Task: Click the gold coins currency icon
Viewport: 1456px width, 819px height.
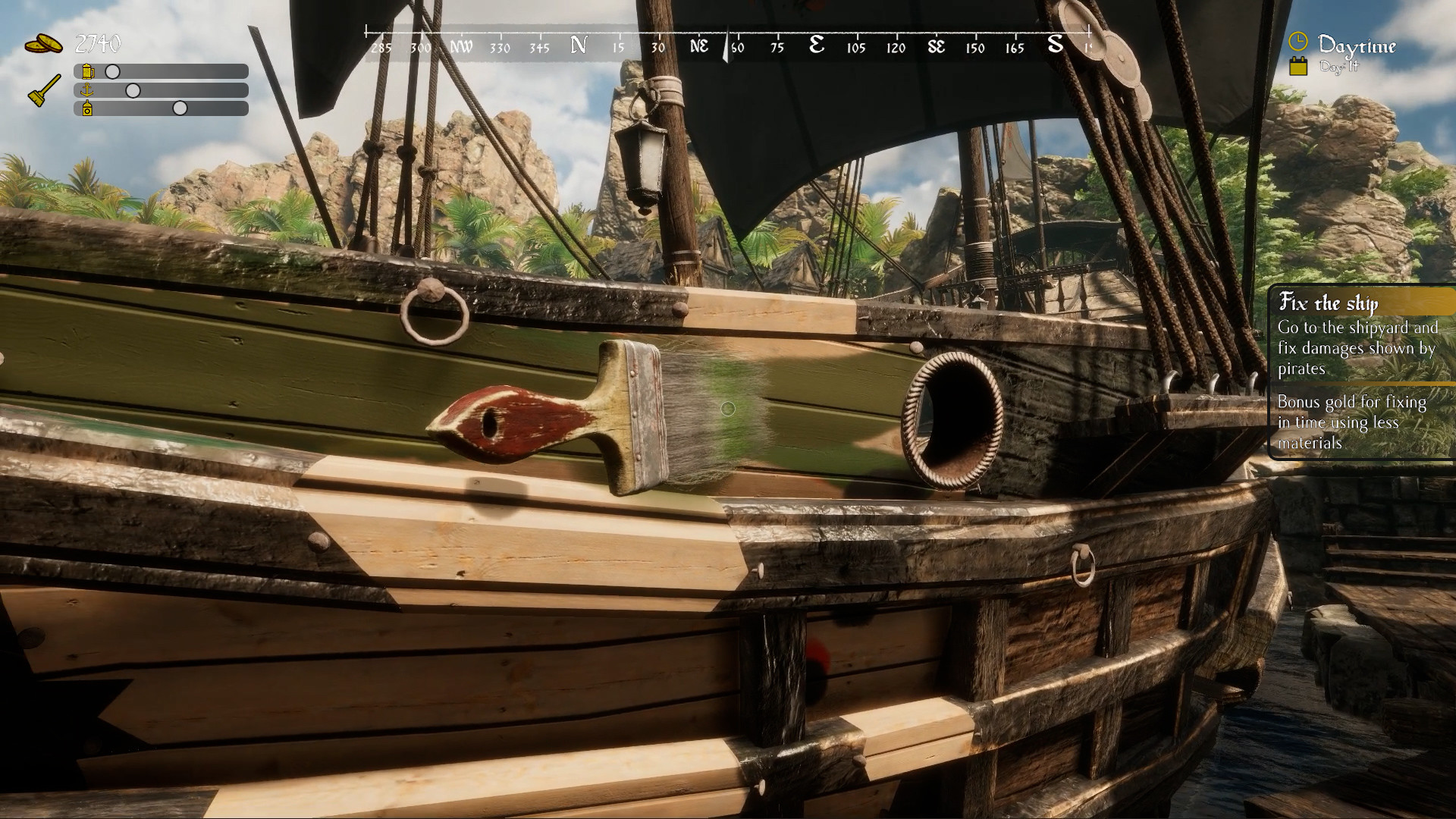Action: pyautogui.click(x=43, y=43)
